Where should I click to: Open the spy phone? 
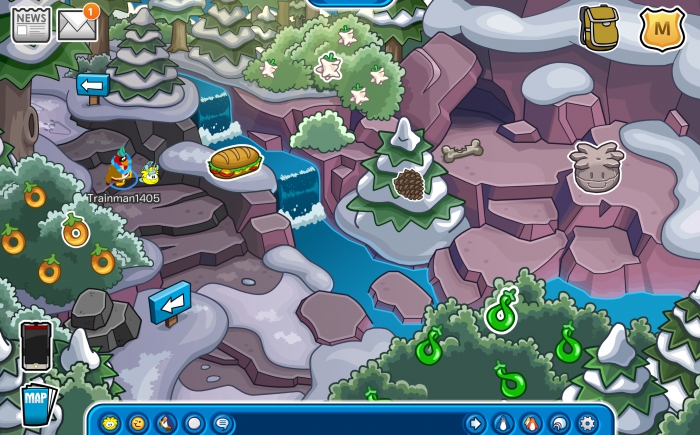(35, 343)
